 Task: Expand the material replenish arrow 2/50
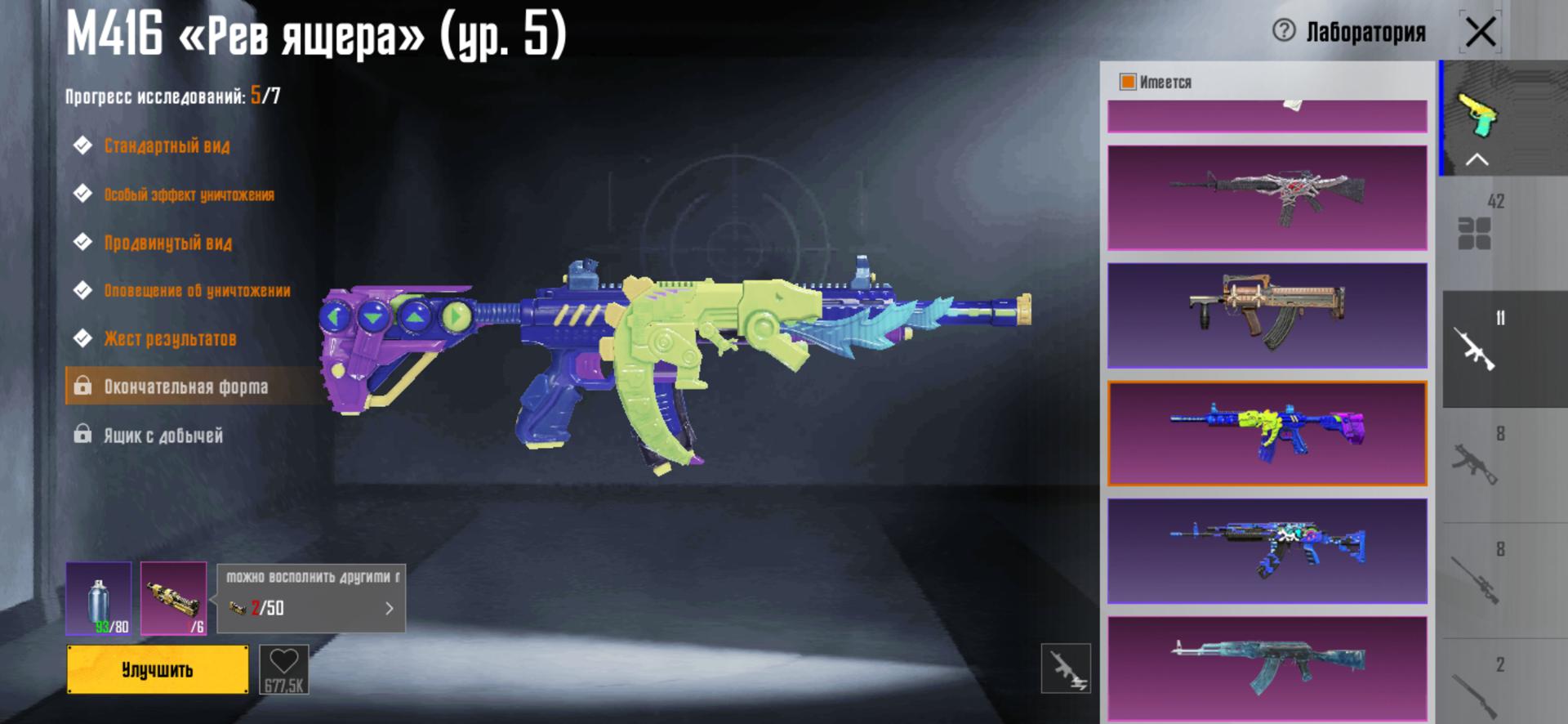389,608
